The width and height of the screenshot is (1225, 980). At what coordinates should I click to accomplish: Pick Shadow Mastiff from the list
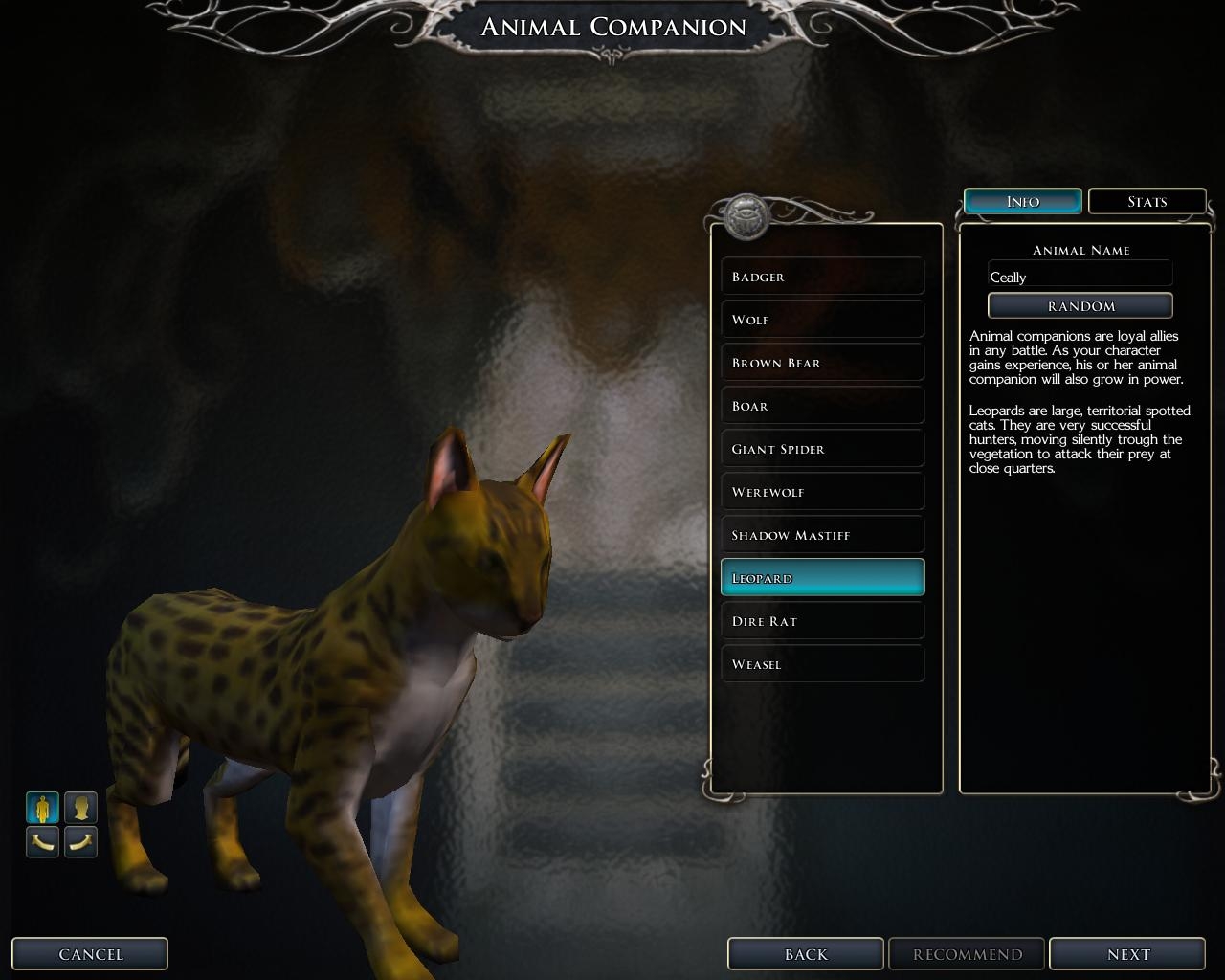click(x=822, y=535)
